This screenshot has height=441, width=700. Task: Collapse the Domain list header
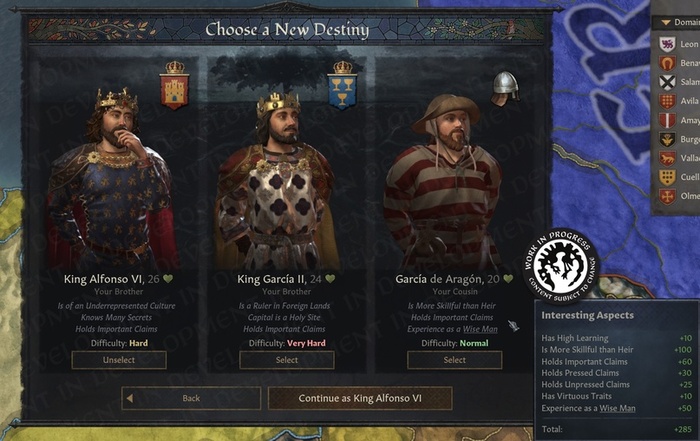pos(676,22)
